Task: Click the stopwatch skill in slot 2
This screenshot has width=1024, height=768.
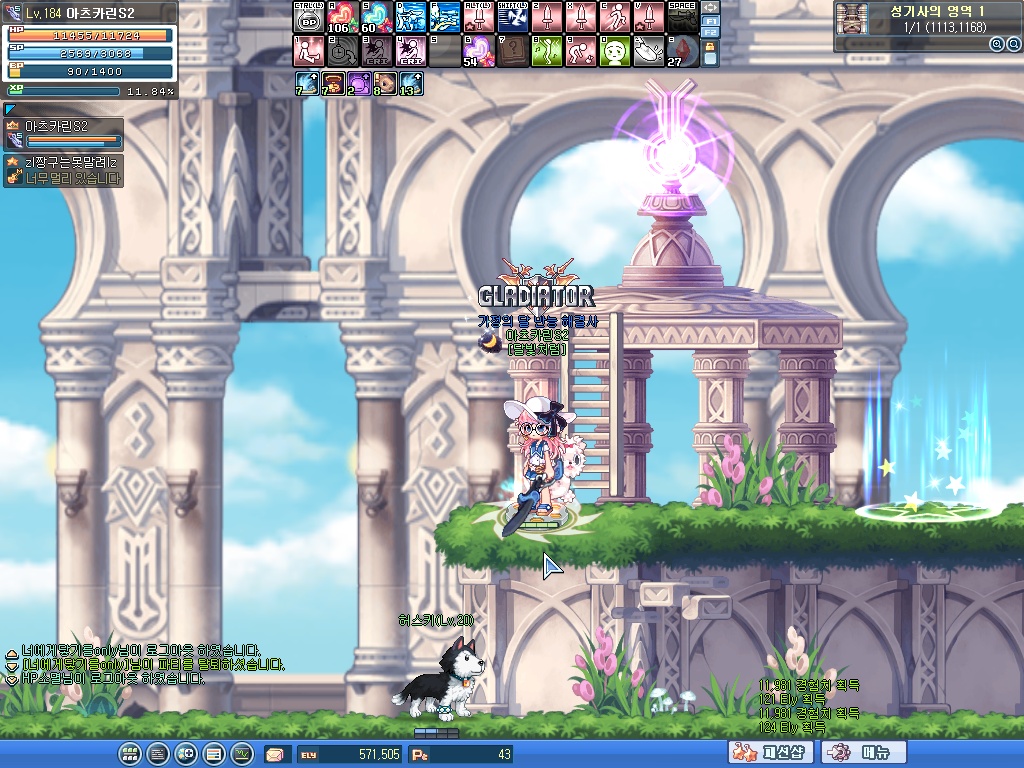Action: (342, 51)
